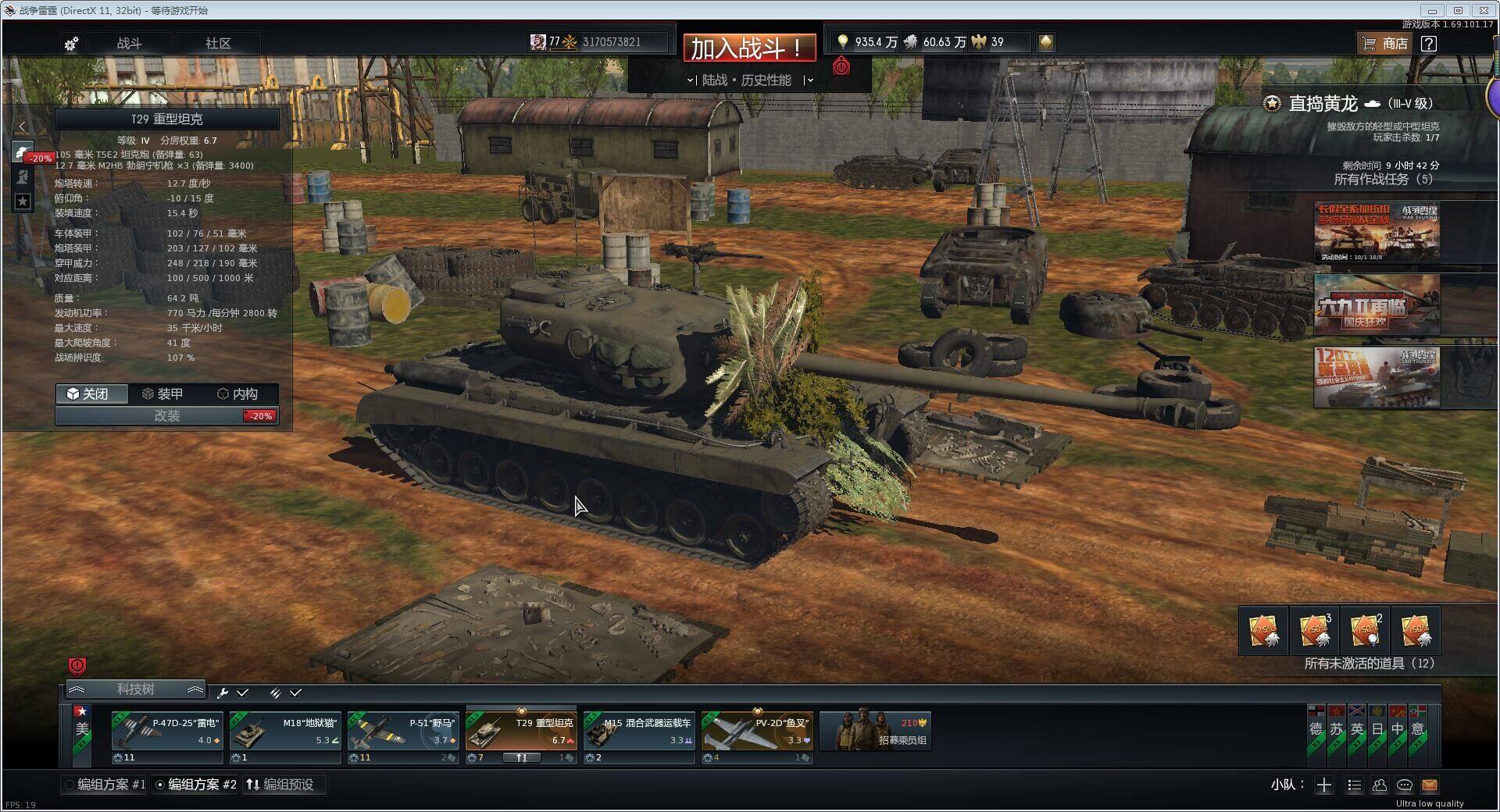This screenshot has width=1500, height=812.
Task: Open the 陆战·历史性能 game mode selector
Action: tap(748, 80)
